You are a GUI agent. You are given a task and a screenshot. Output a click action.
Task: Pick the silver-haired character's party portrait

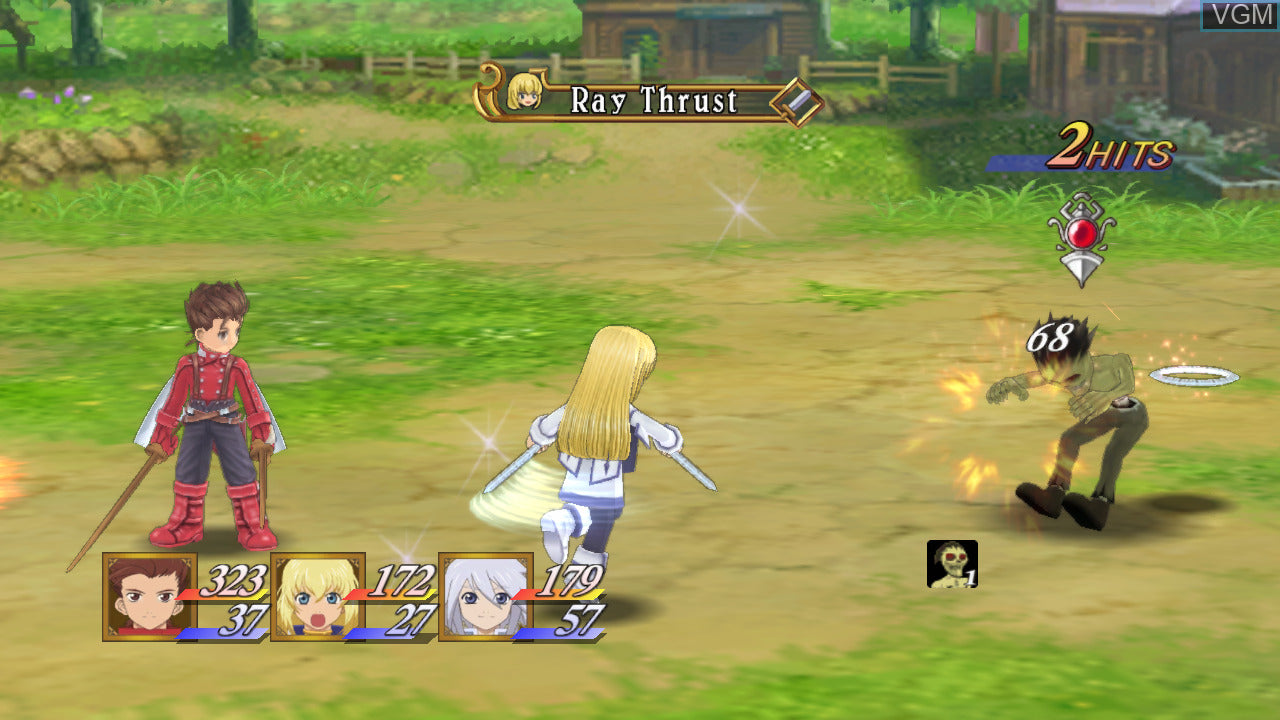point(485,596)
